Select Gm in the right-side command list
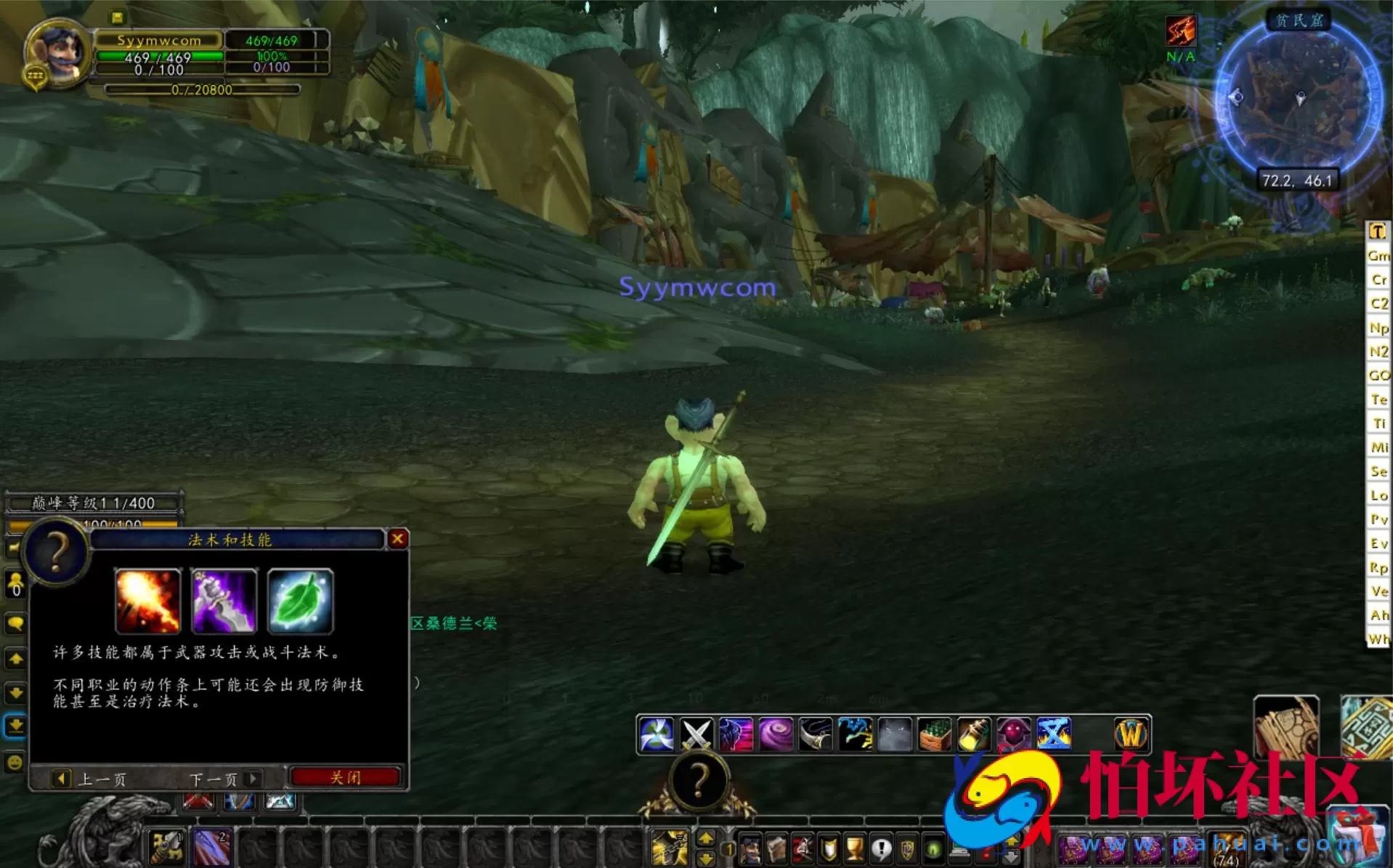This screenshot has width=1393, height=868. 1378,256
